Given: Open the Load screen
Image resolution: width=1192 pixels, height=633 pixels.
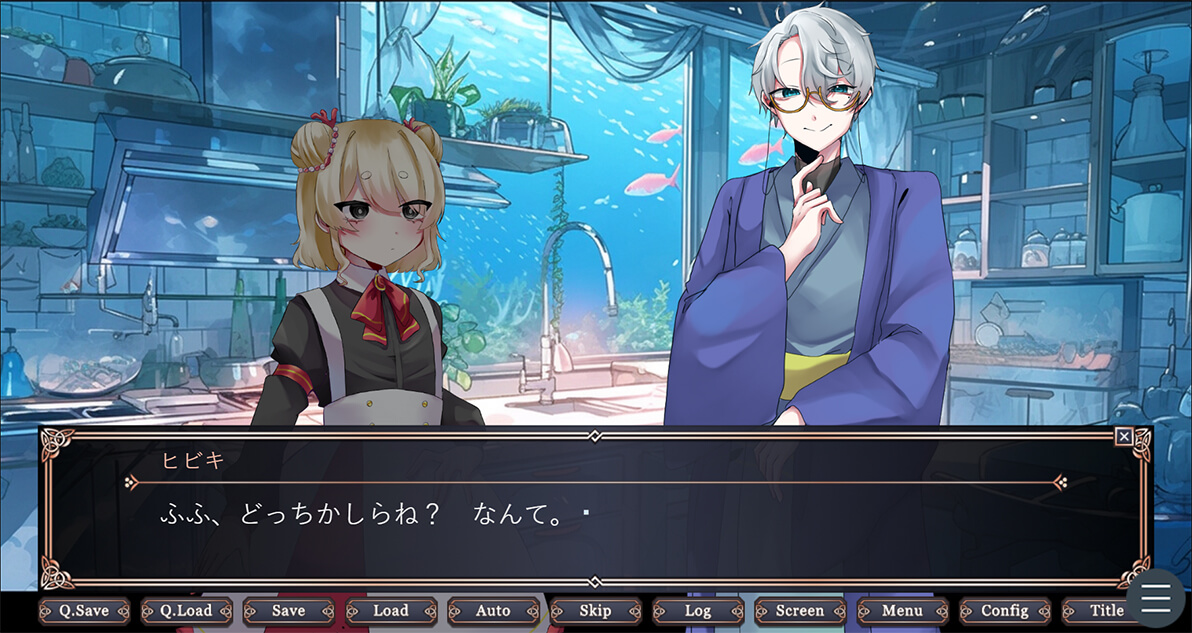Looking at the screenshot, I should 391,611.
